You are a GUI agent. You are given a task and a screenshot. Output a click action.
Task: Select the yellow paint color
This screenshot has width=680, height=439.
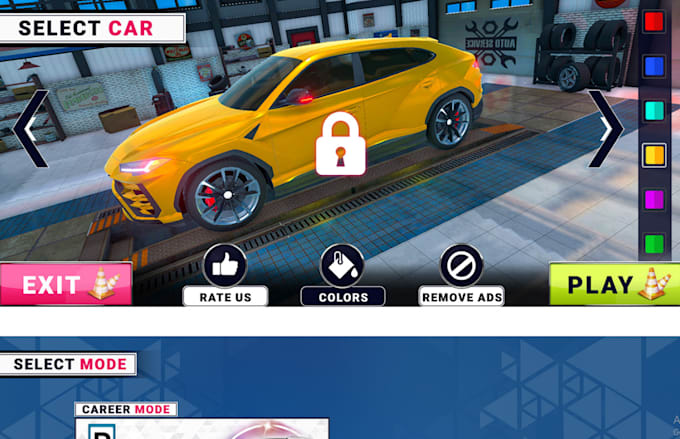tap(654, 155)
